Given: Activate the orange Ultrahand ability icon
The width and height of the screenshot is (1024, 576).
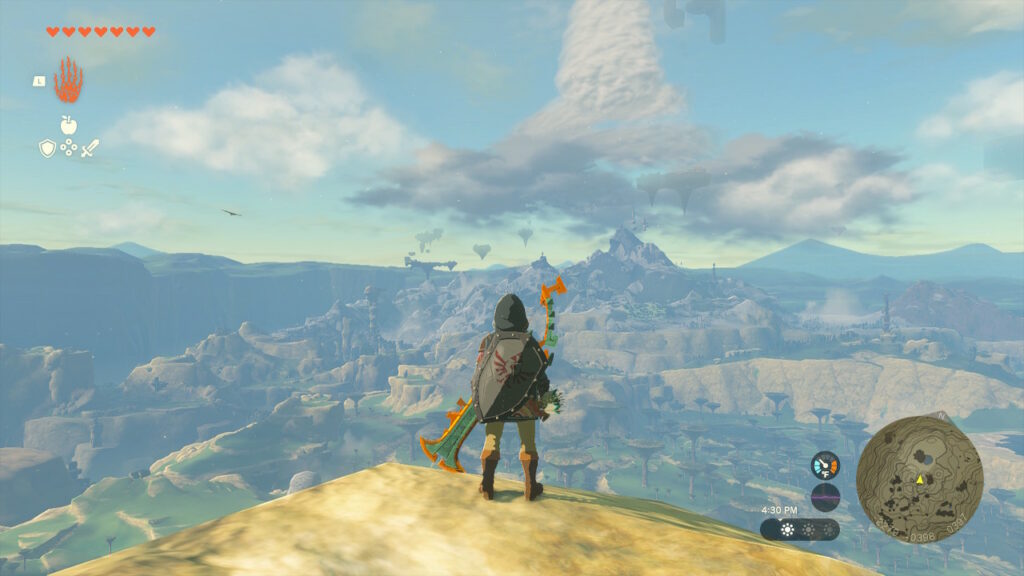Looking at the screenshot, I should tap(68, 80).
